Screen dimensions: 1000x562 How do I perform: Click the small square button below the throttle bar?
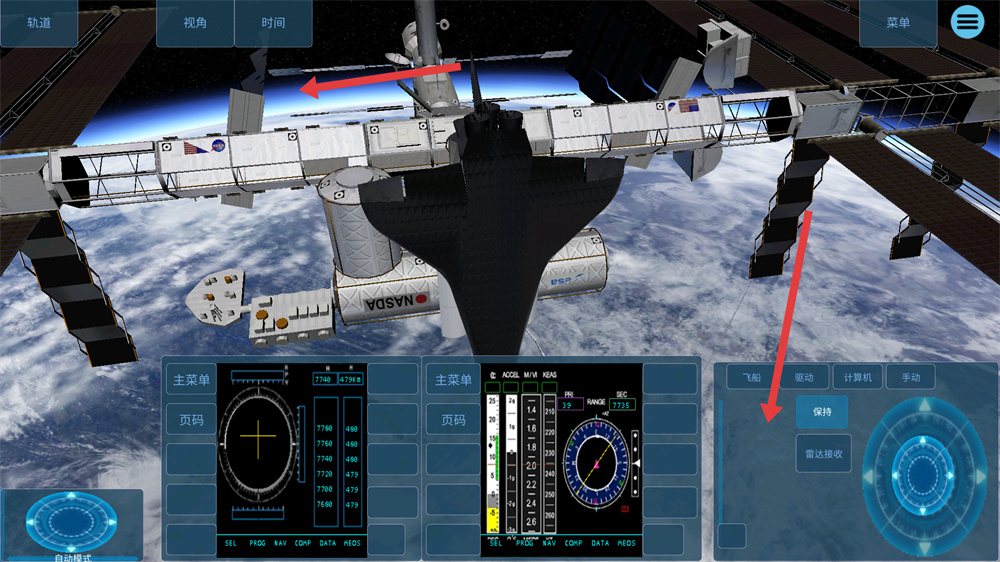(733, 536)
